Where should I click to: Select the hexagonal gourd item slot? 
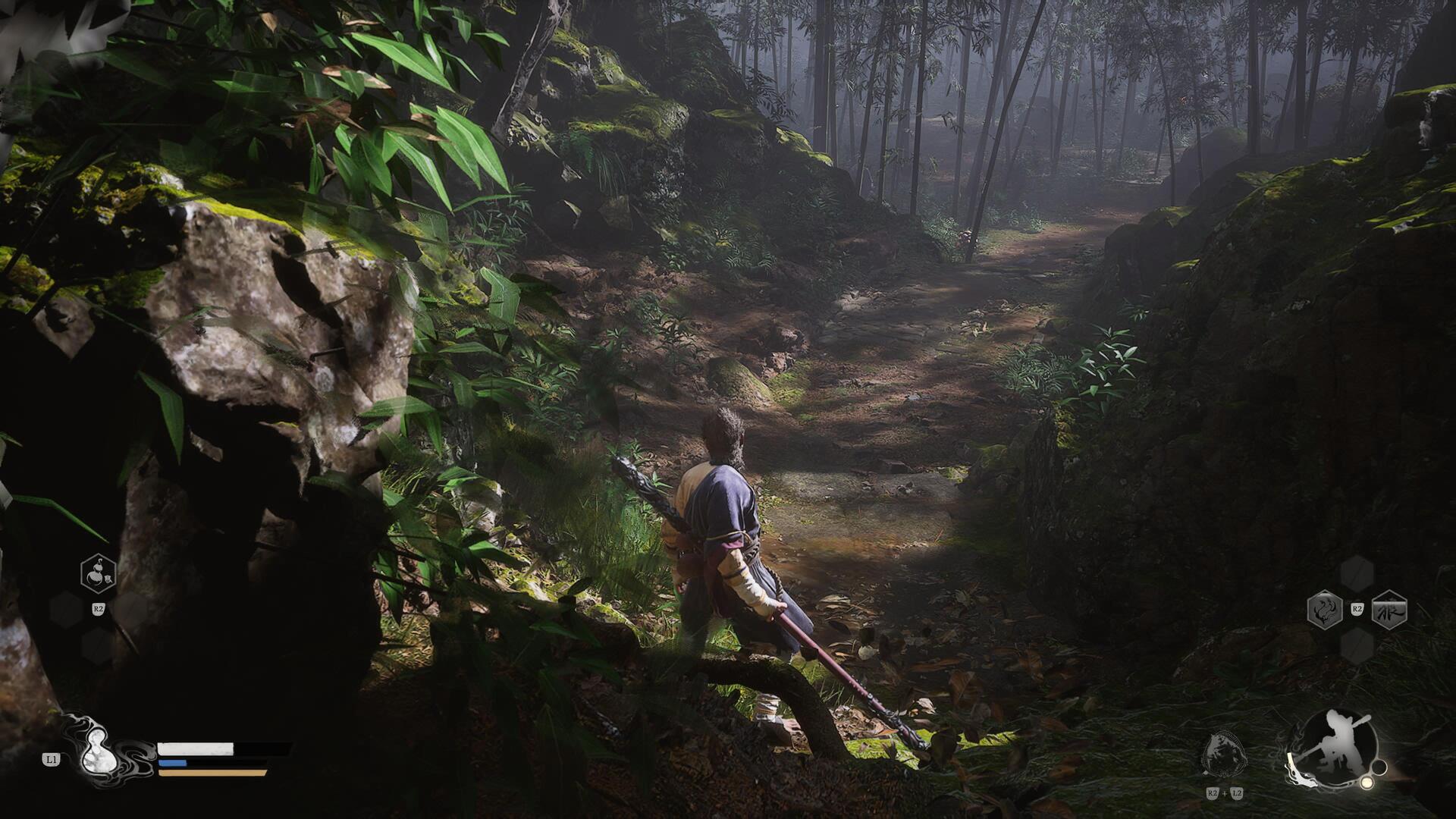[x=98, y=574]
